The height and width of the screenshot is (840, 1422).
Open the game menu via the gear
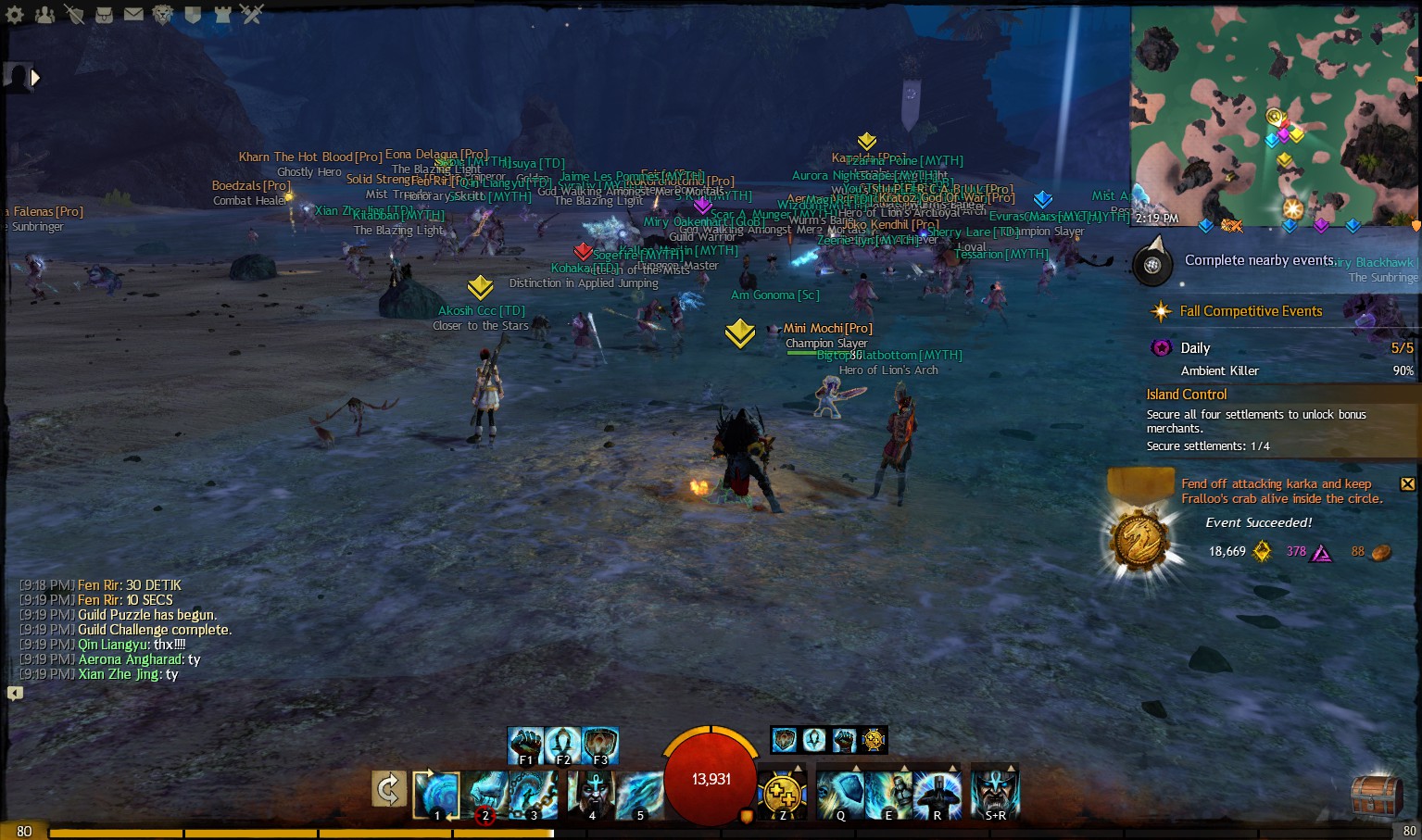pos(14,15)
